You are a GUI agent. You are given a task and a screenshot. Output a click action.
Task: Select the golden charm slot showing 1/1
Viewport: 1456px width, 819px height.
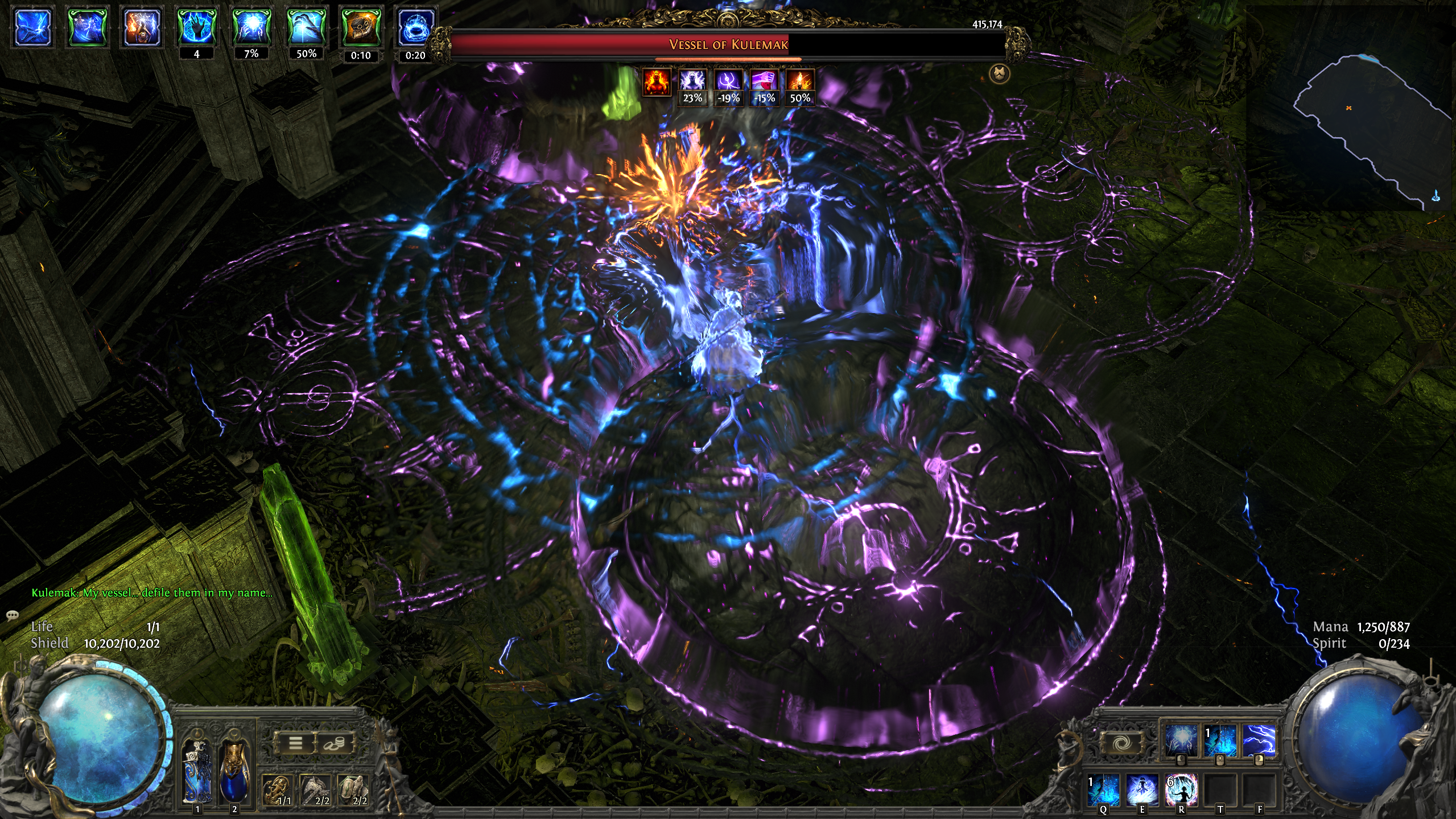click(x=278, y=791)
